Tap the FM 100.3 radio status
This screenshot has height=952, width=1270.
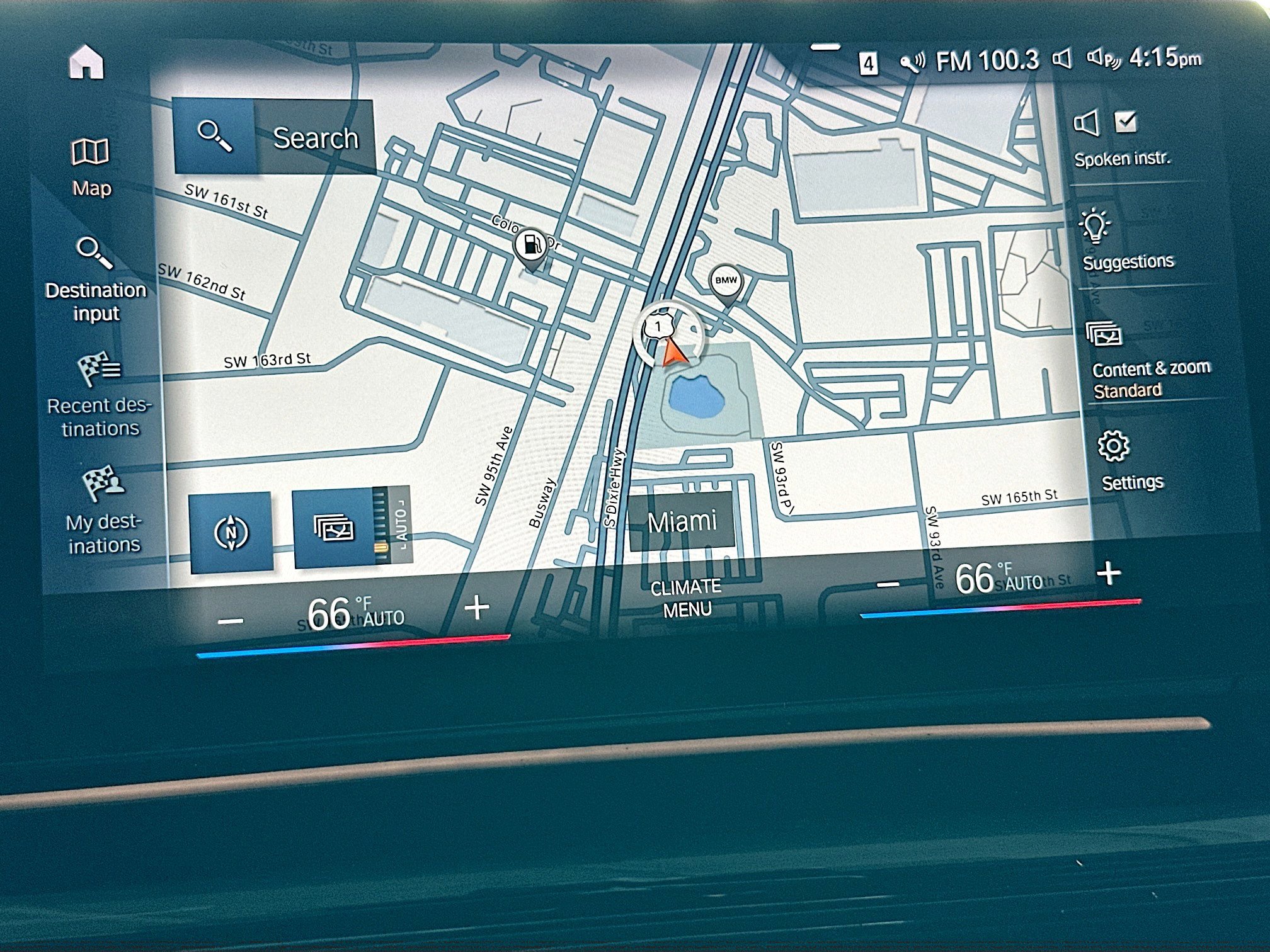pyautogui.click(x=986, y=61)
